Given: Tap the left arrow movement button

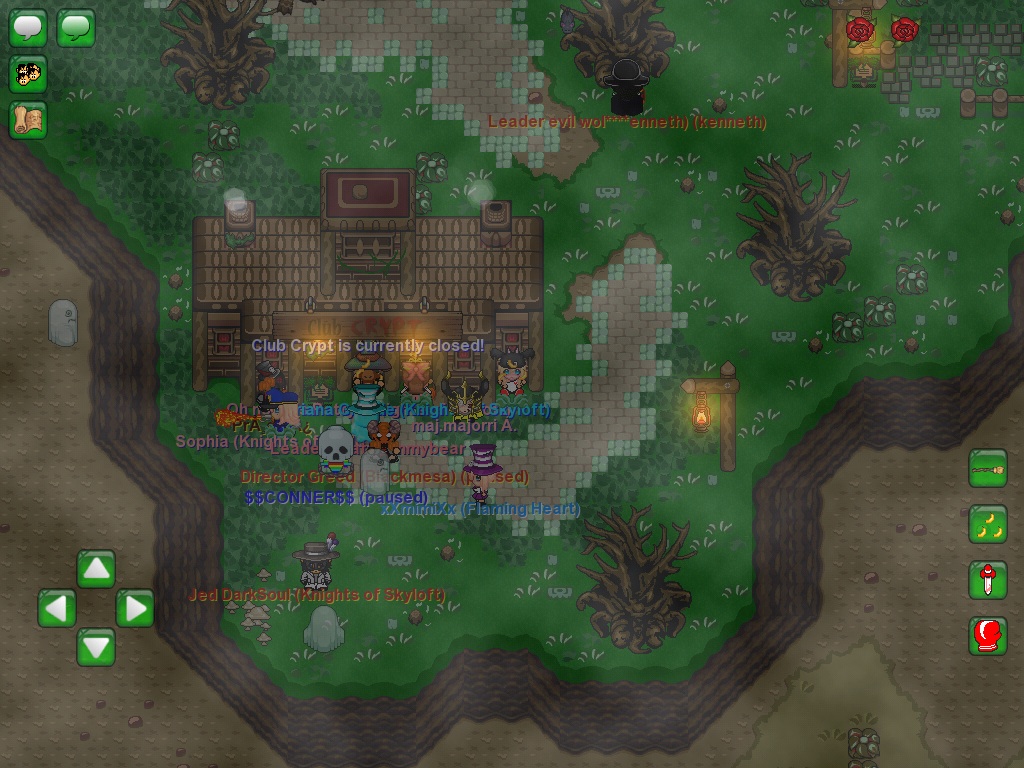Looking at the screenshot, I should pos(57,608).
